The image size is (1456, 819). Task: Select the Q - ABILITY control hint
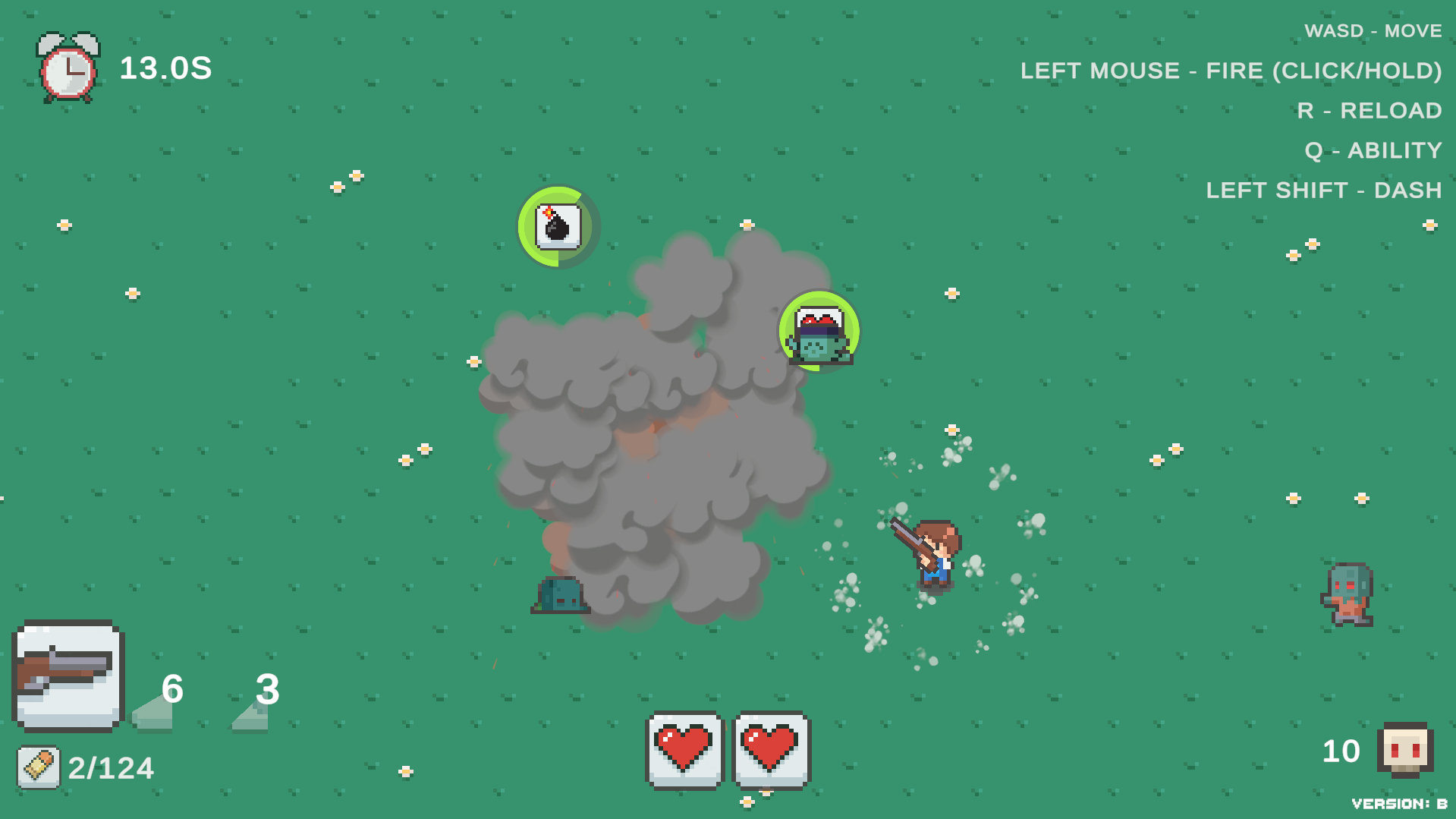(1375, 150)
